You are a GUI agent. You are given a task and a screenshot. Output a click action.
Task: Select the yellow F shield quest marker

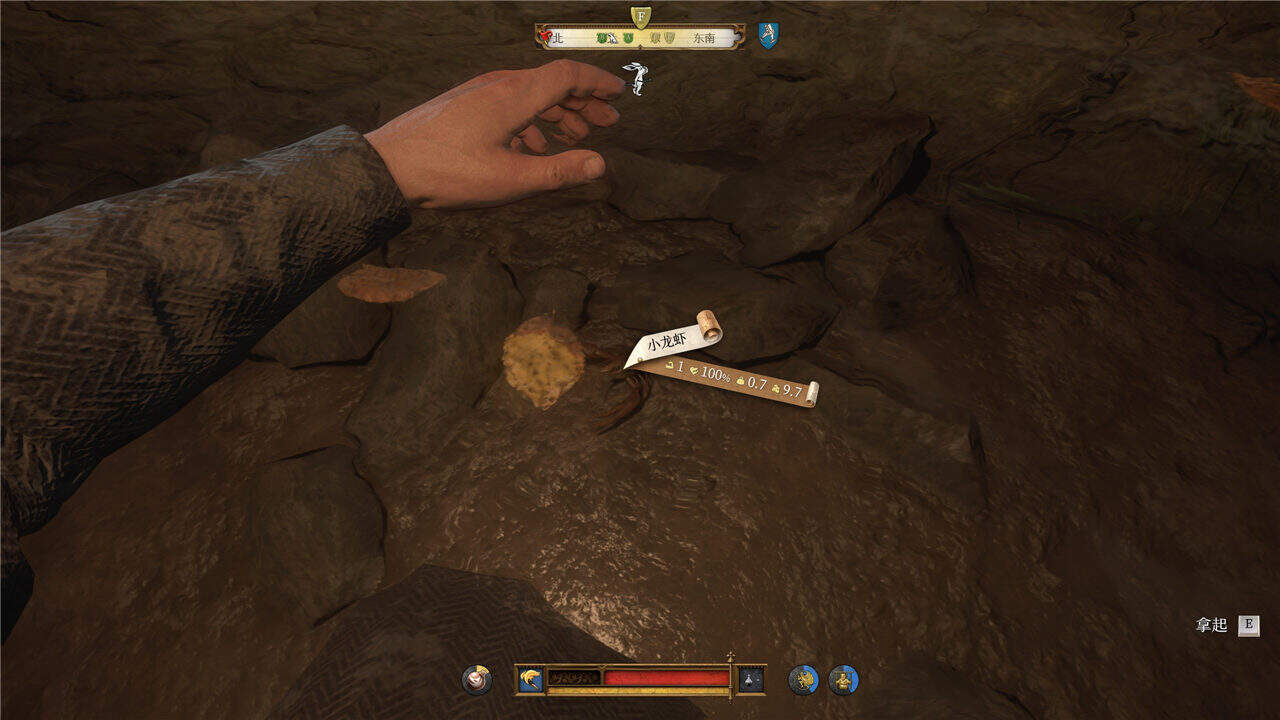click(641, 16)
